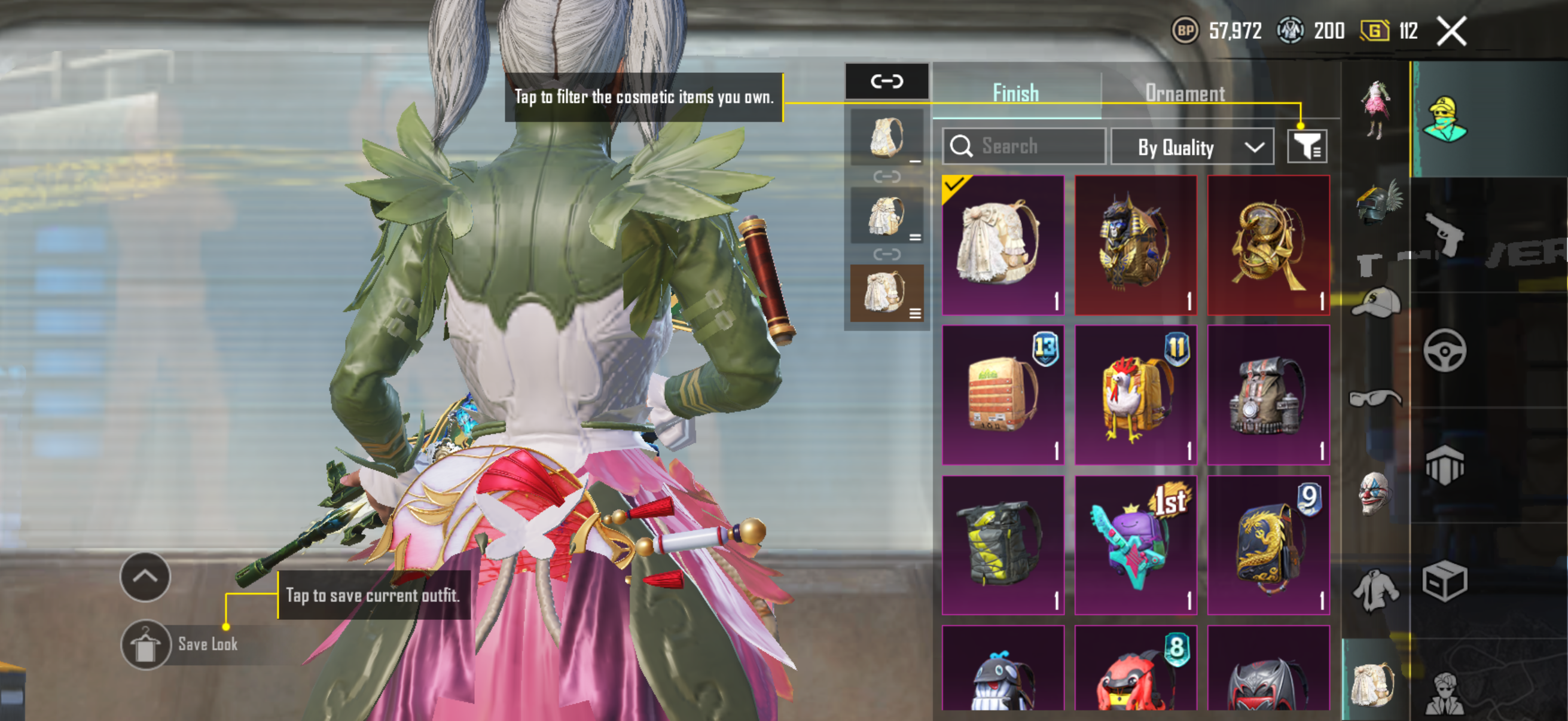Select the chicken backpack skin
Image resolution: width=1568 pixels, height=721 pixels.
(x=1135, y=395)
